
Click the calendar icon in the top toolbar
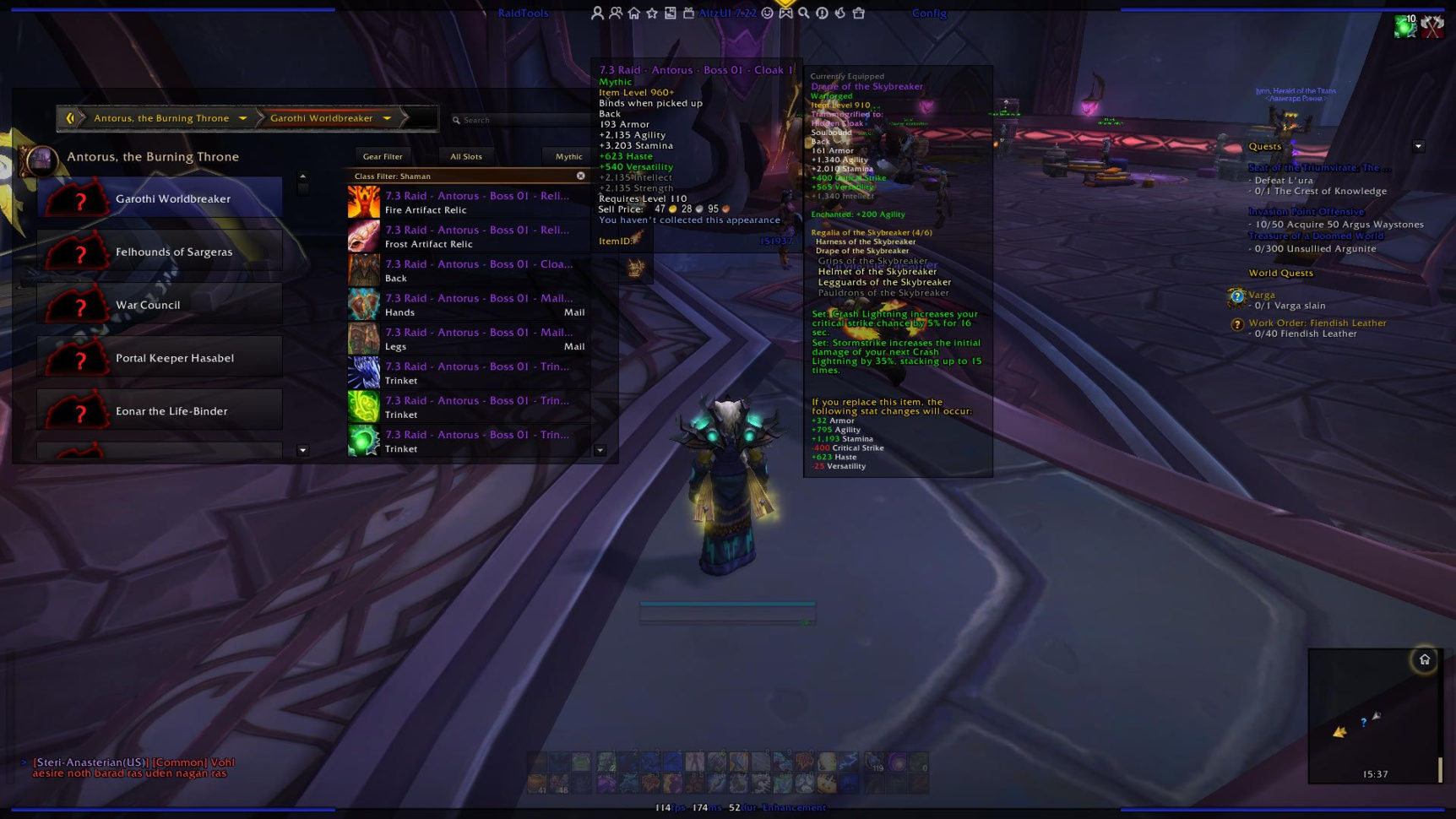(690, 13)
